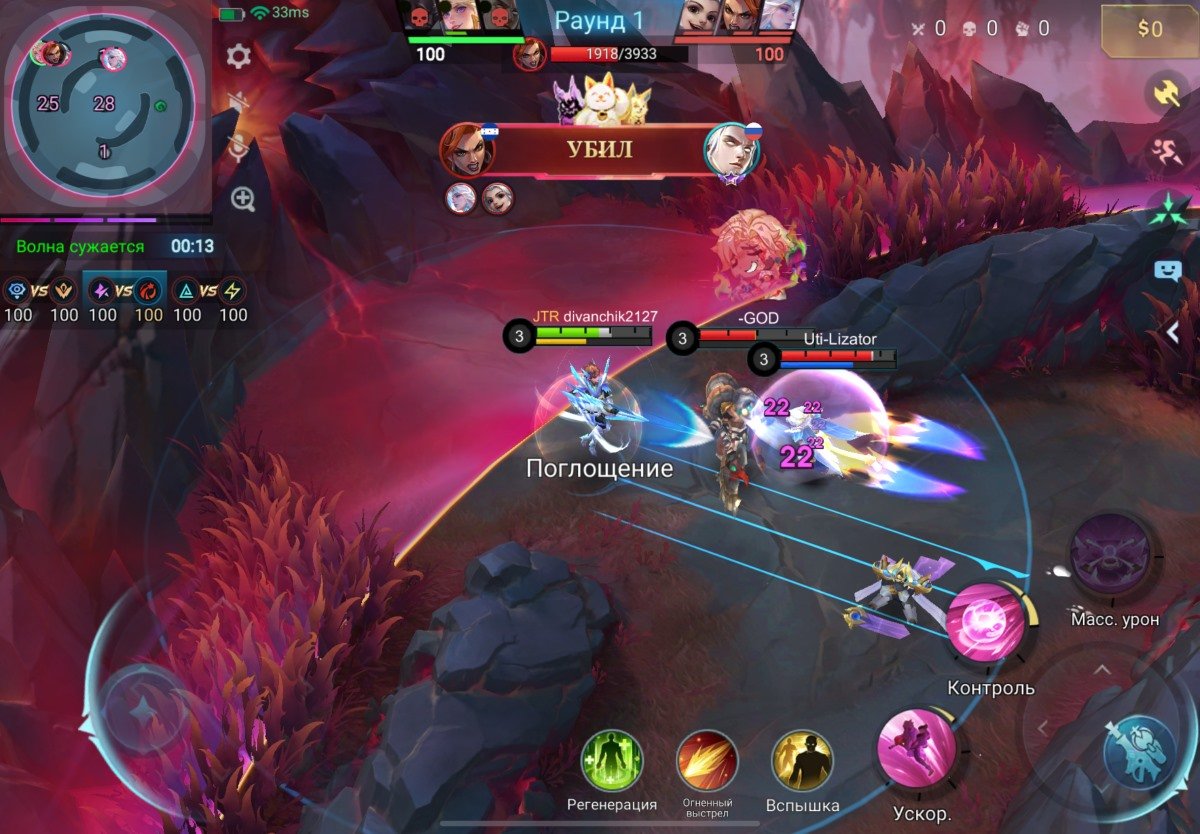Use the Огненный выстрел spell
This screenshot has height=834, width=1200.
coord(707,761)
